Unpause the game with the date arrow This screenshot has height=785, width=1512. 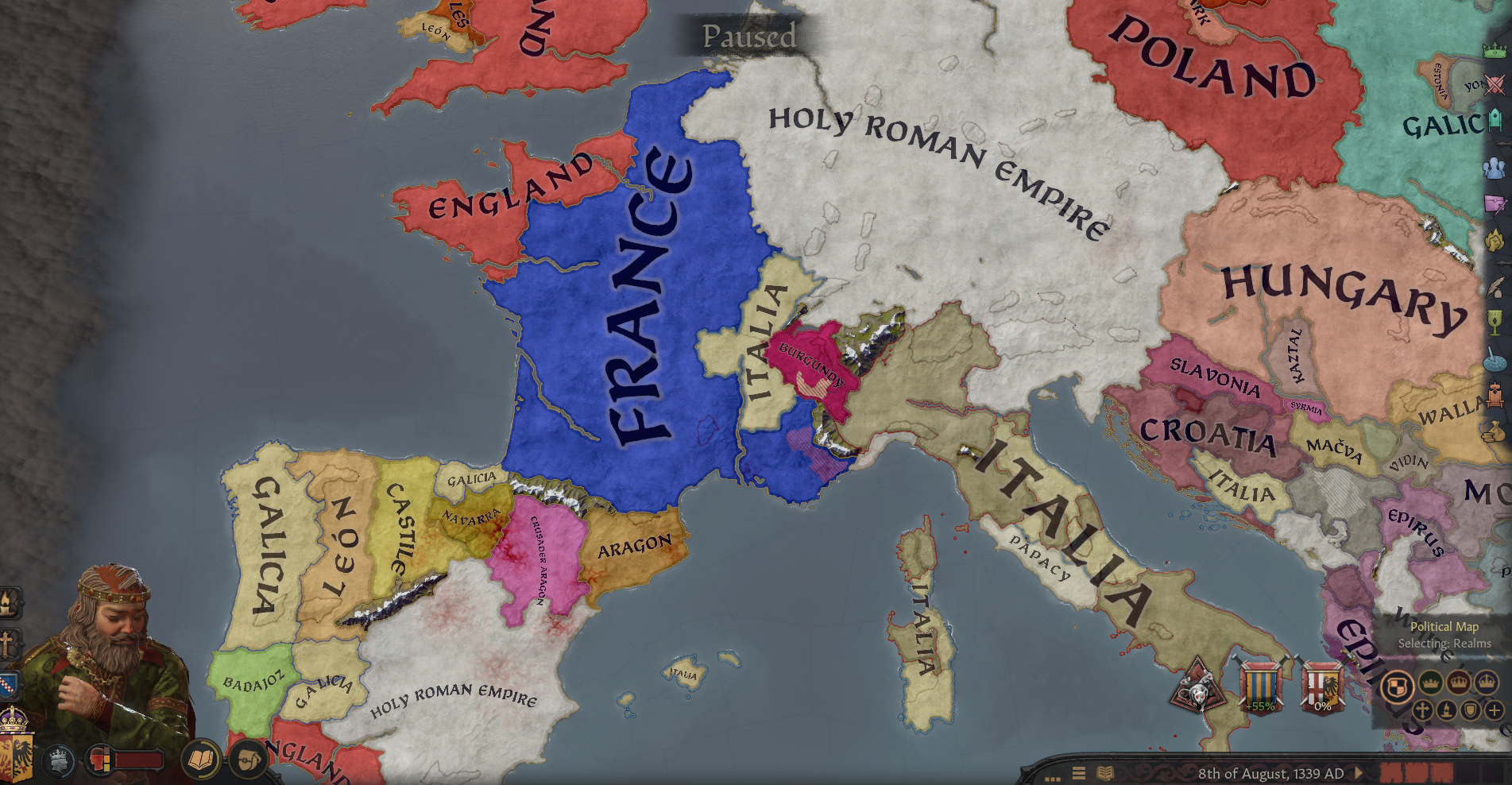coord(1359,771)
